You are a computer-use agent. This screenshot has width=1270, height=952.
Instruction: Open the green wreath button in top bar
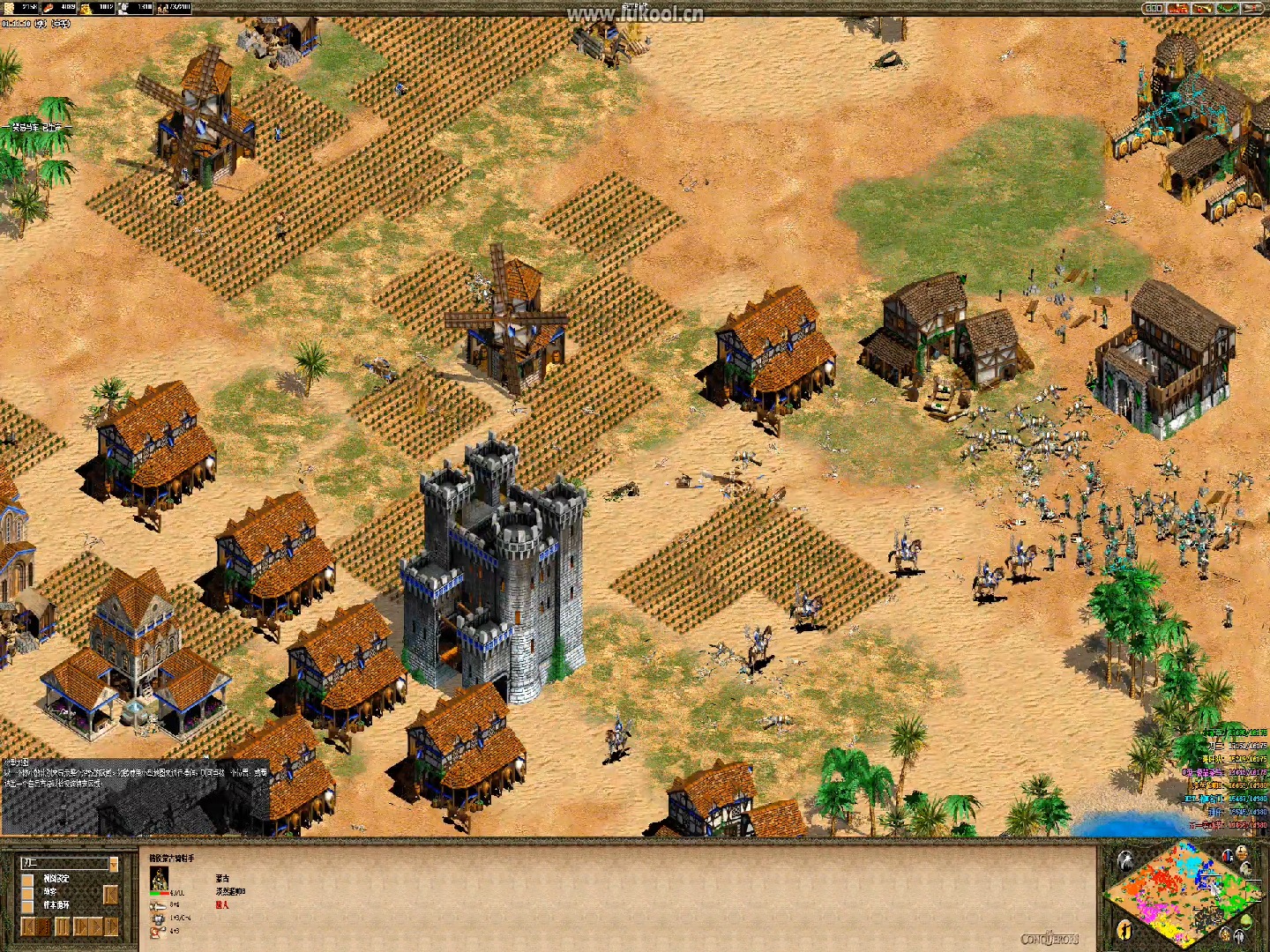1228,8
